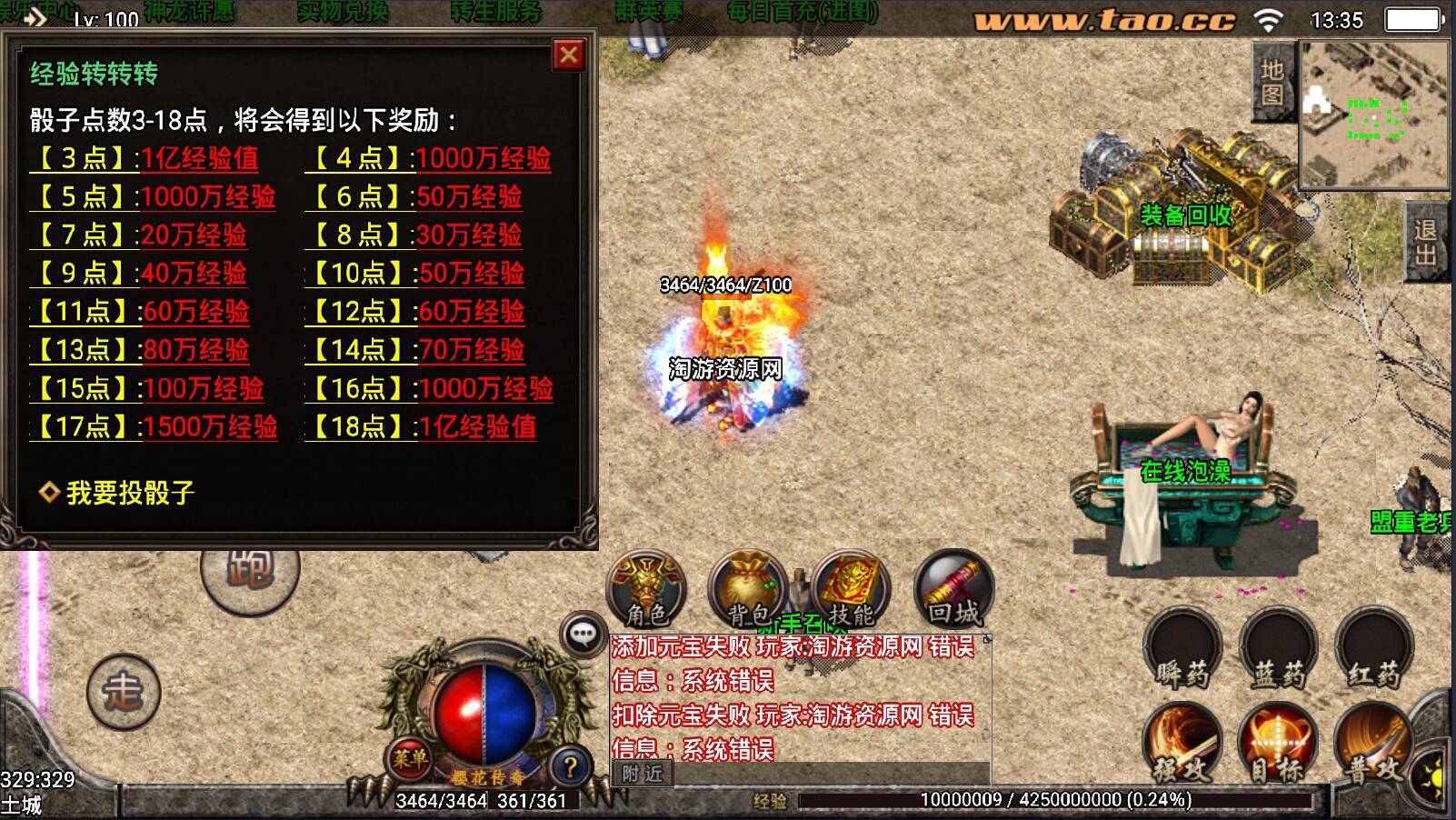Screen dimensions: 1456x820
Task: Tap the 红药 health potion slot
Action: [1373, 648]
